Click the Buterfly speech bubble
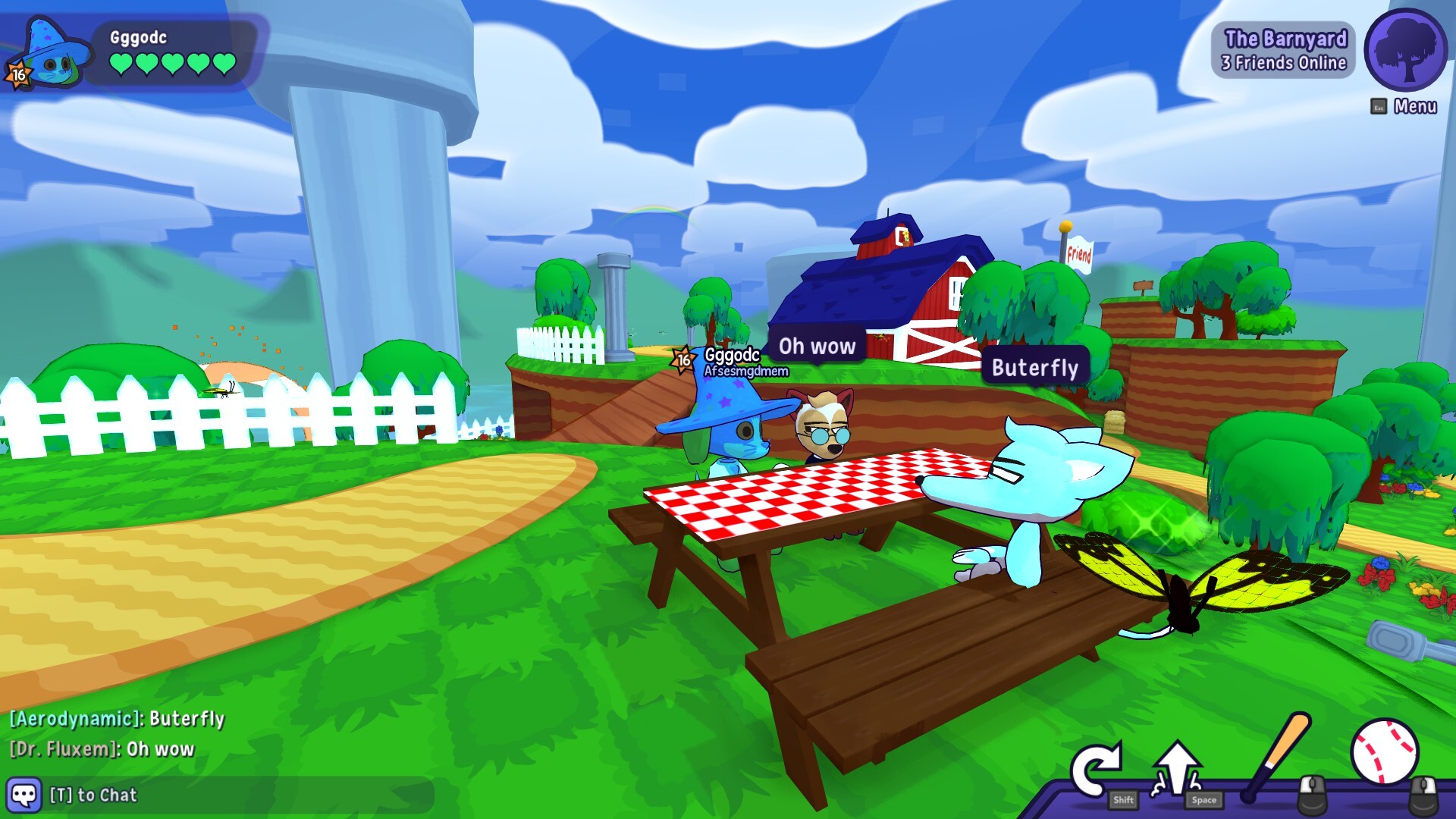1456x819 pixels. coord(1034,369)
